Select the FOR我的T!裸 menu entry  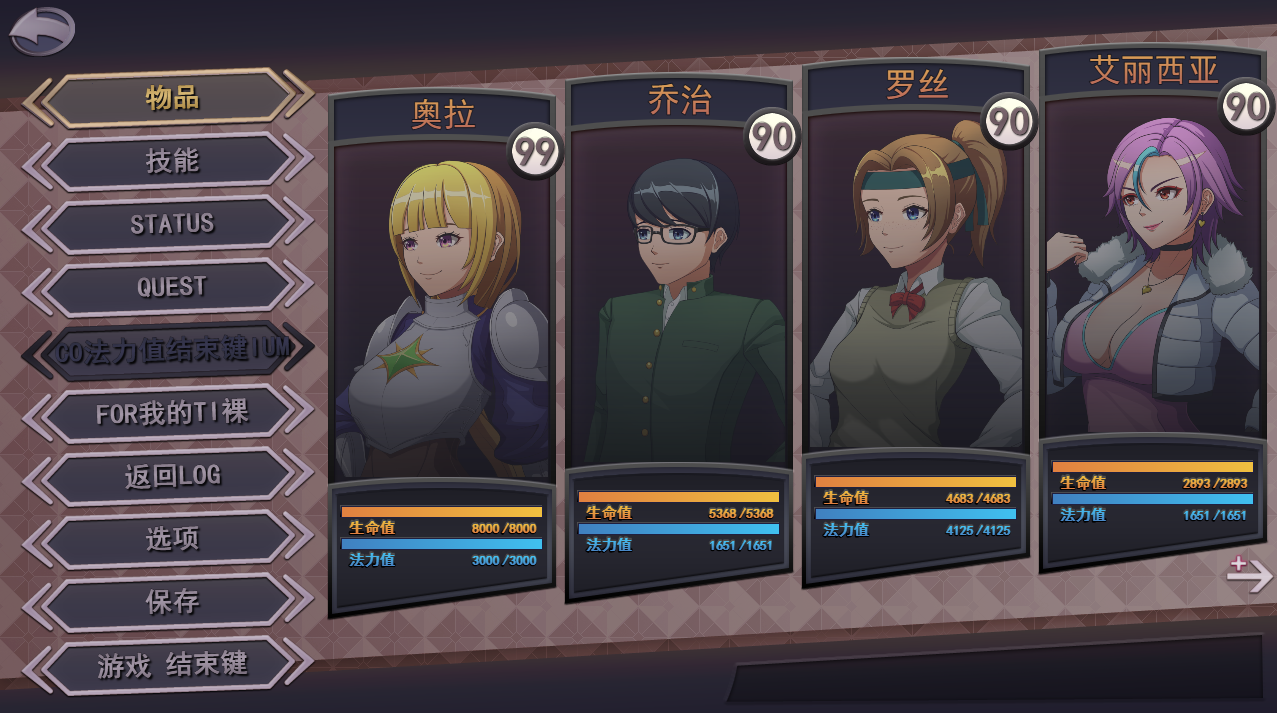(171, 413)
